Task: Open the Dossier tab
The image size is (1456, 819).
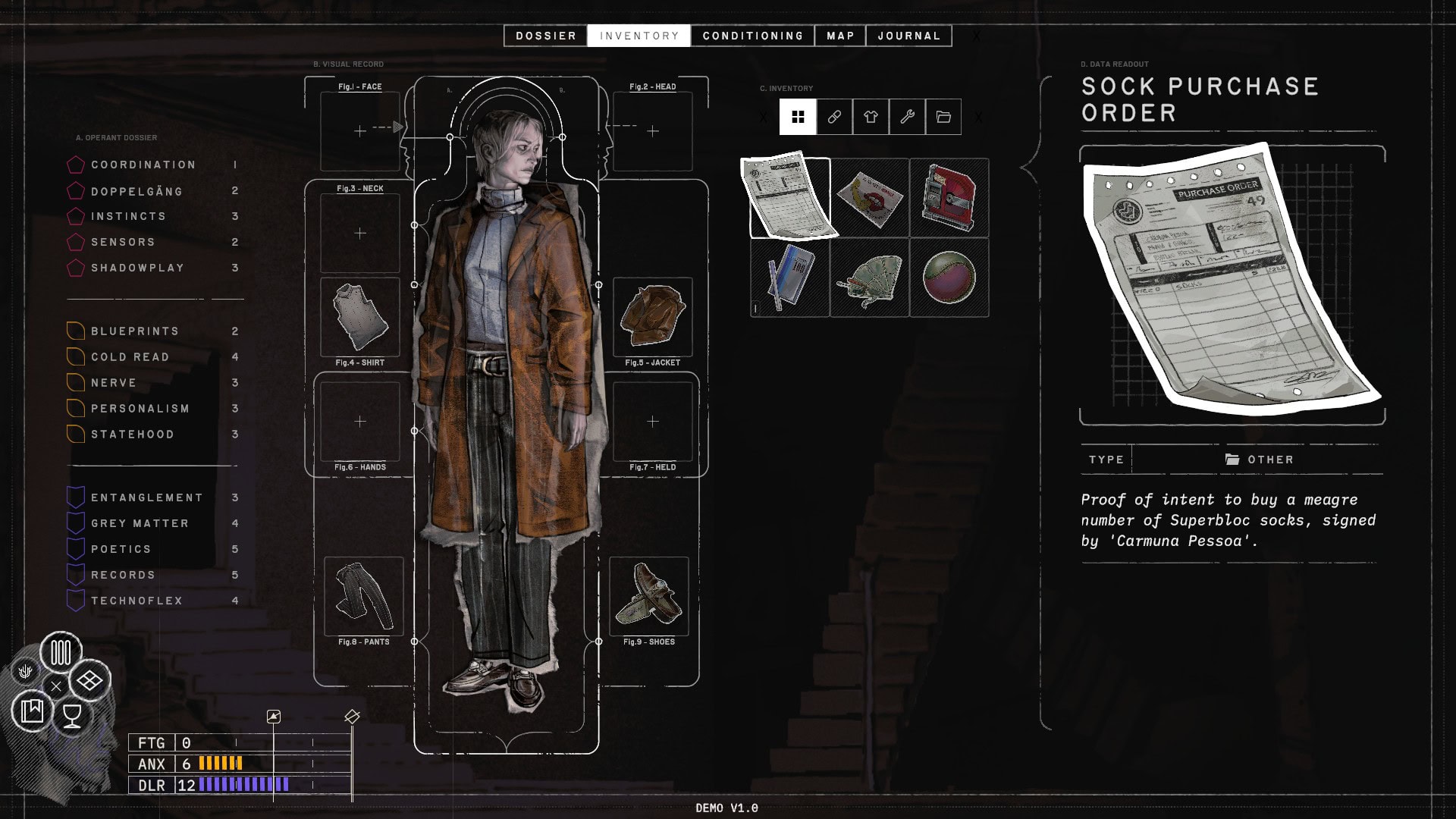Action: 545,36
